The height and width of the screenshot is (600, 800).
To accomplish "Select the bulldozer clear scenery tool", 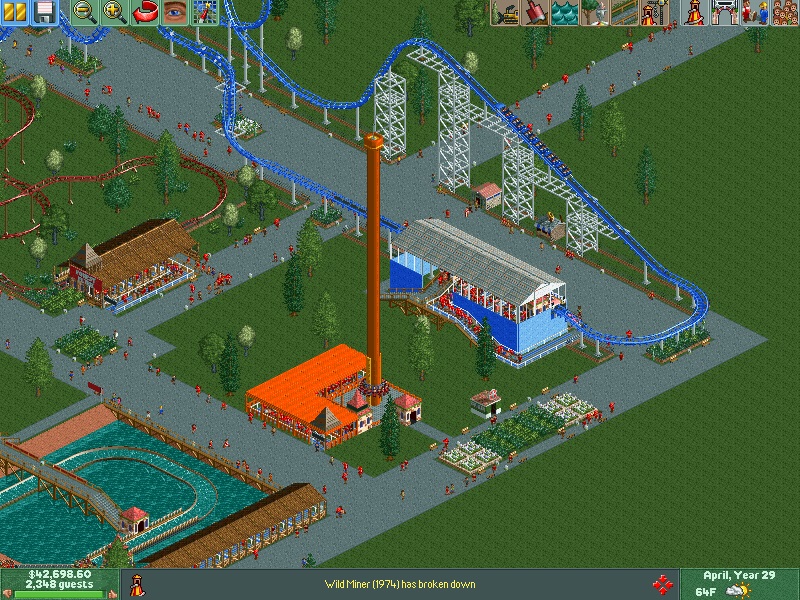I will pos(504,12).
